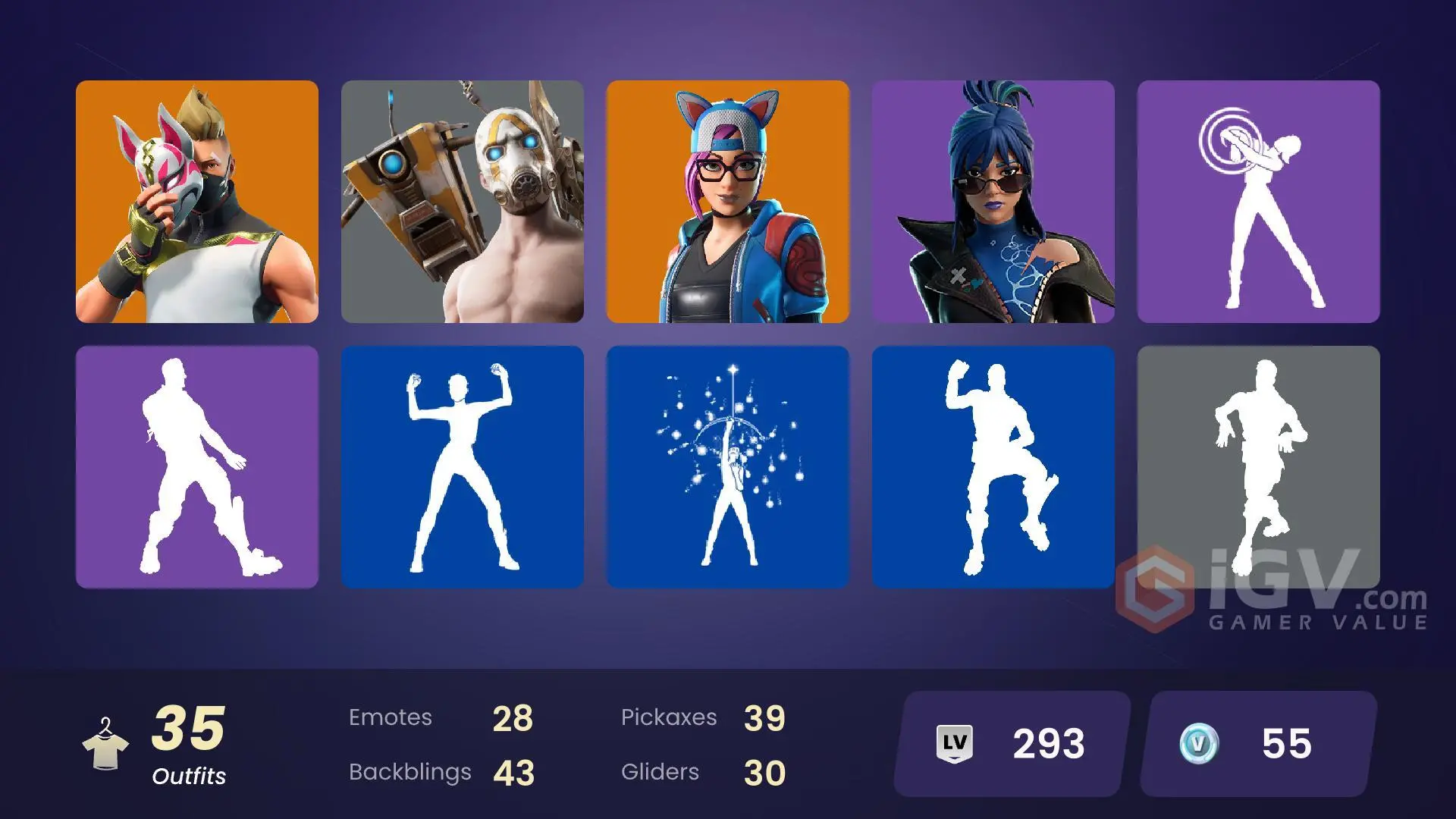
Task: Open the Drift masked outfit tile
Action: [x=196, y=202]
